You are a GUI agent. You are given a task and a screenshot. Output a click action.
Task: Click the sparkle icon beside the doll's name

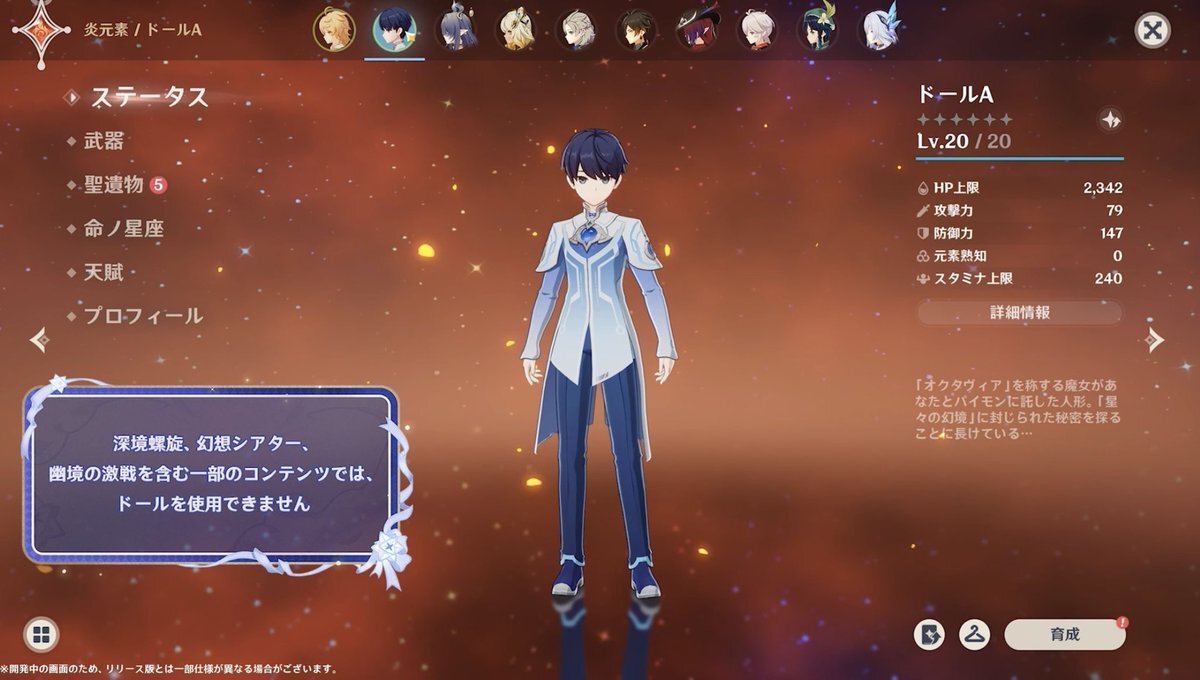(1109, 120)
